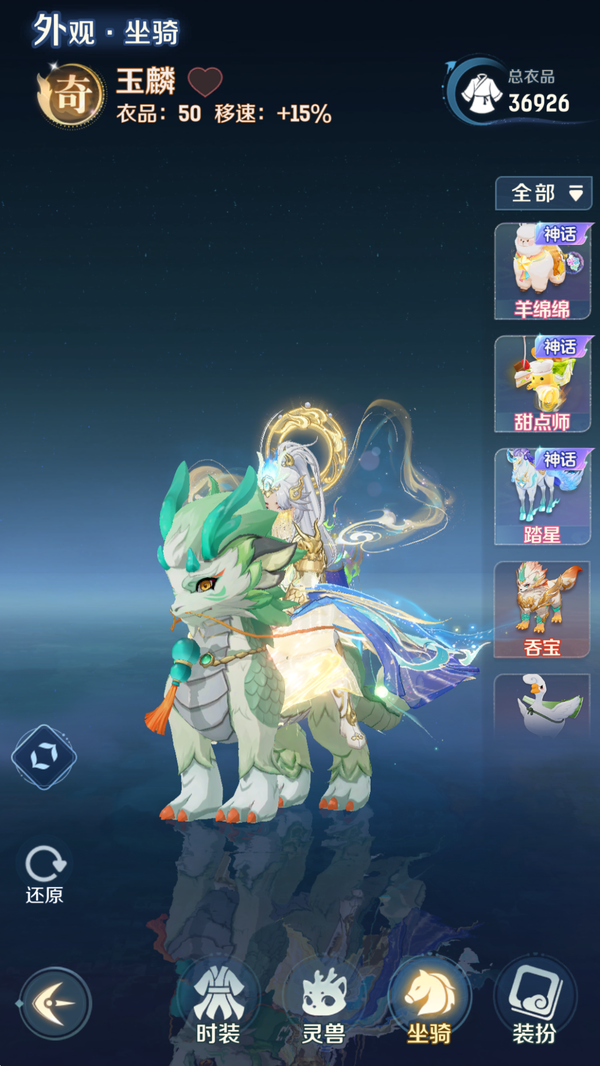This screenshot has height=1066, width=600.
Task: Switch to the 时装 tab
Action: point(216,1002)
